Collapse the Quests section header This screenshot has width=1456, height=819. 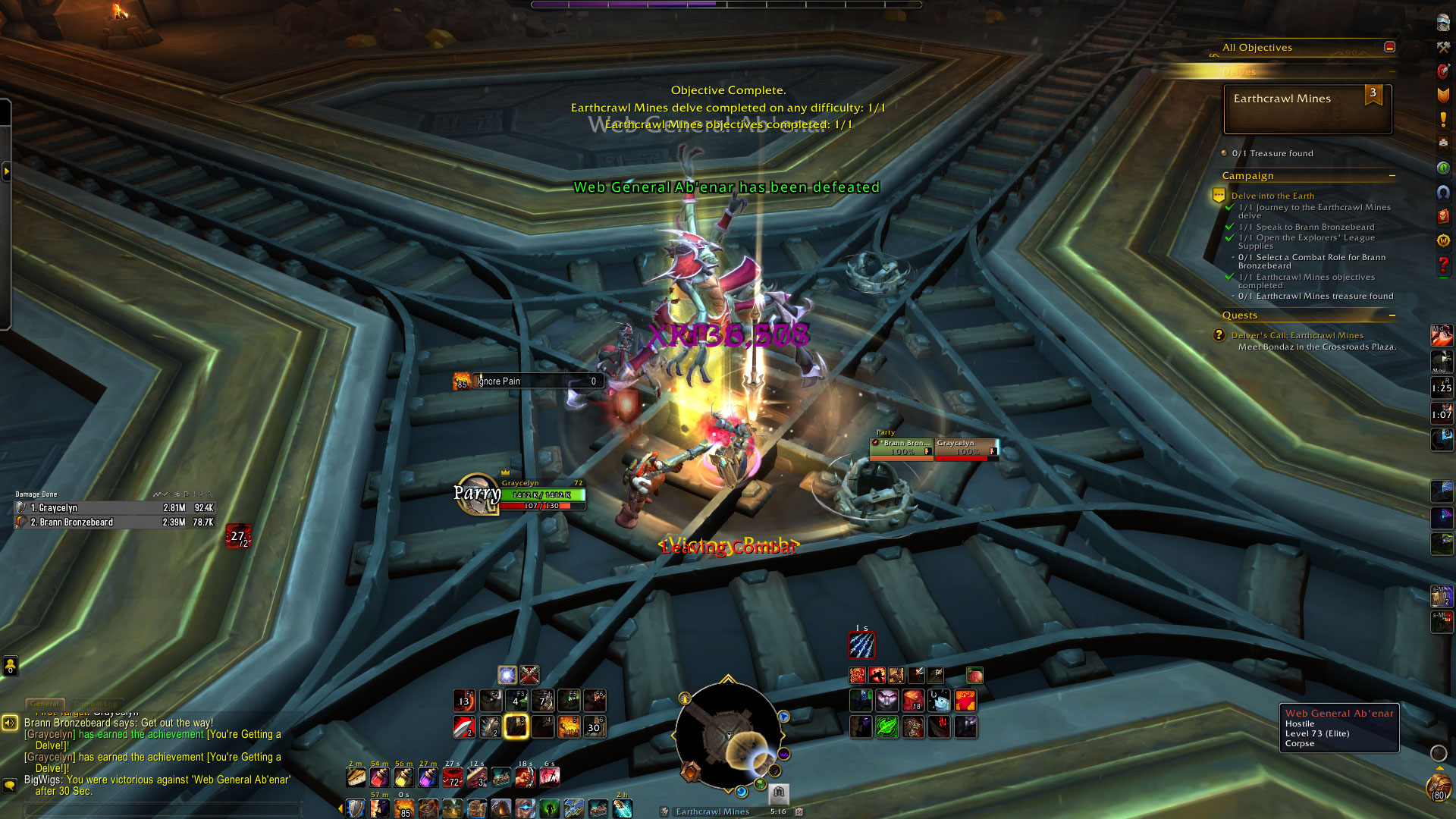pyautogui.click(x=1392, y=315)
